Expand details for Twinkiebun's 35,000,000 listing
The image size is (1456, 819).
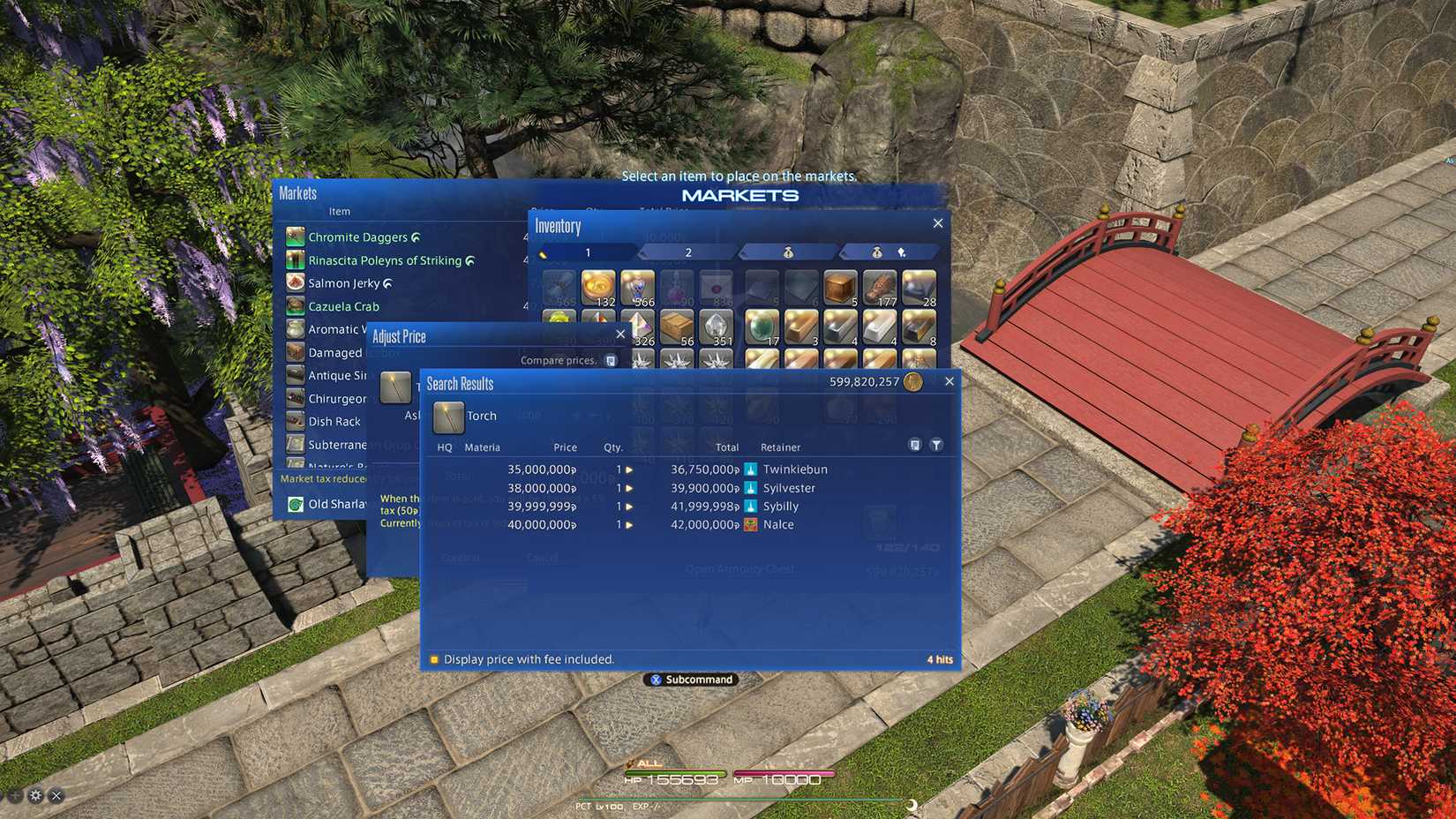click(630, 470)
